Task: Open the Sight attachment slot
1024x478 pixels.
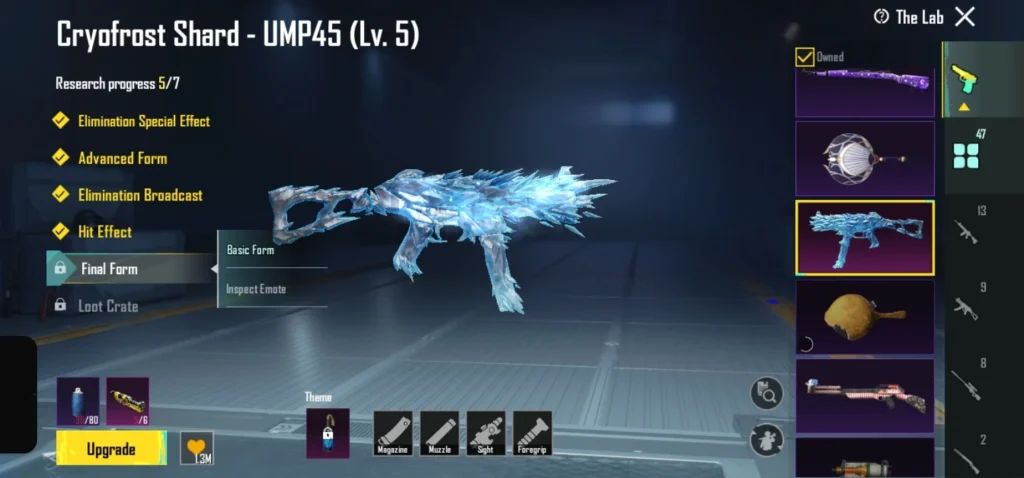Action: click(486, 434)
